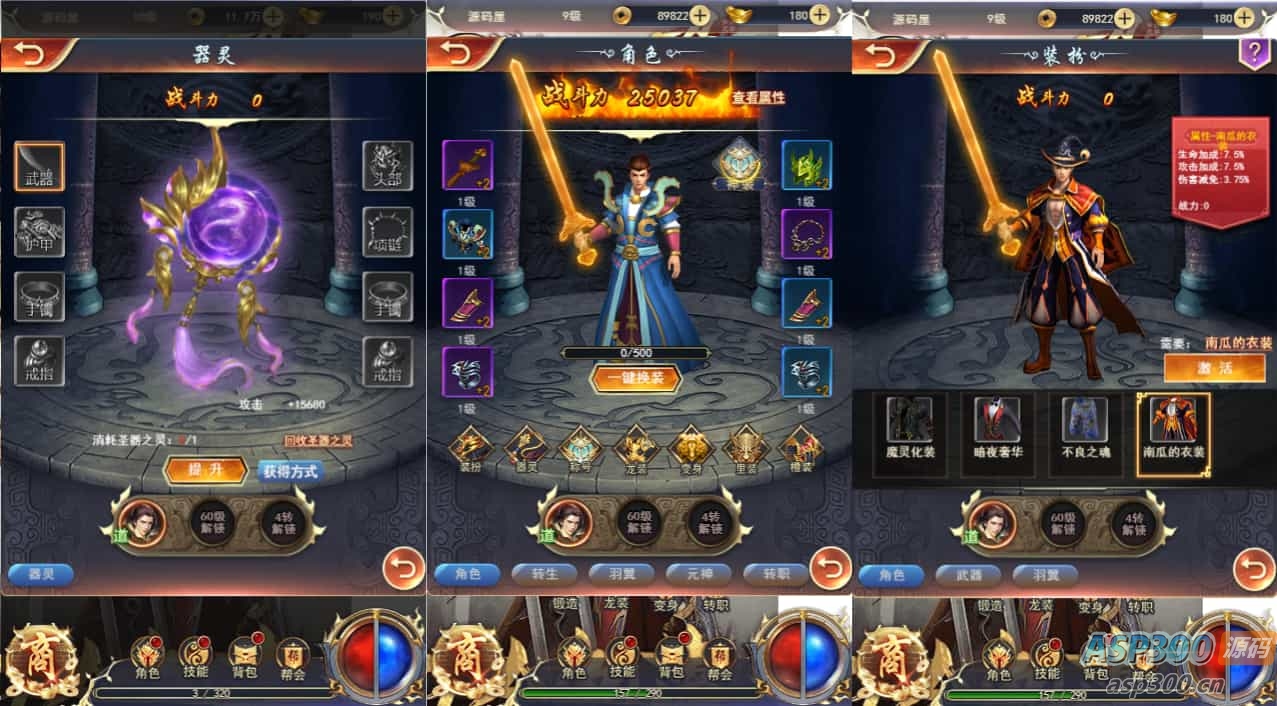Open the purple question mark help
This screenshot has width=1277, height=706.
tap(1253, 53)
